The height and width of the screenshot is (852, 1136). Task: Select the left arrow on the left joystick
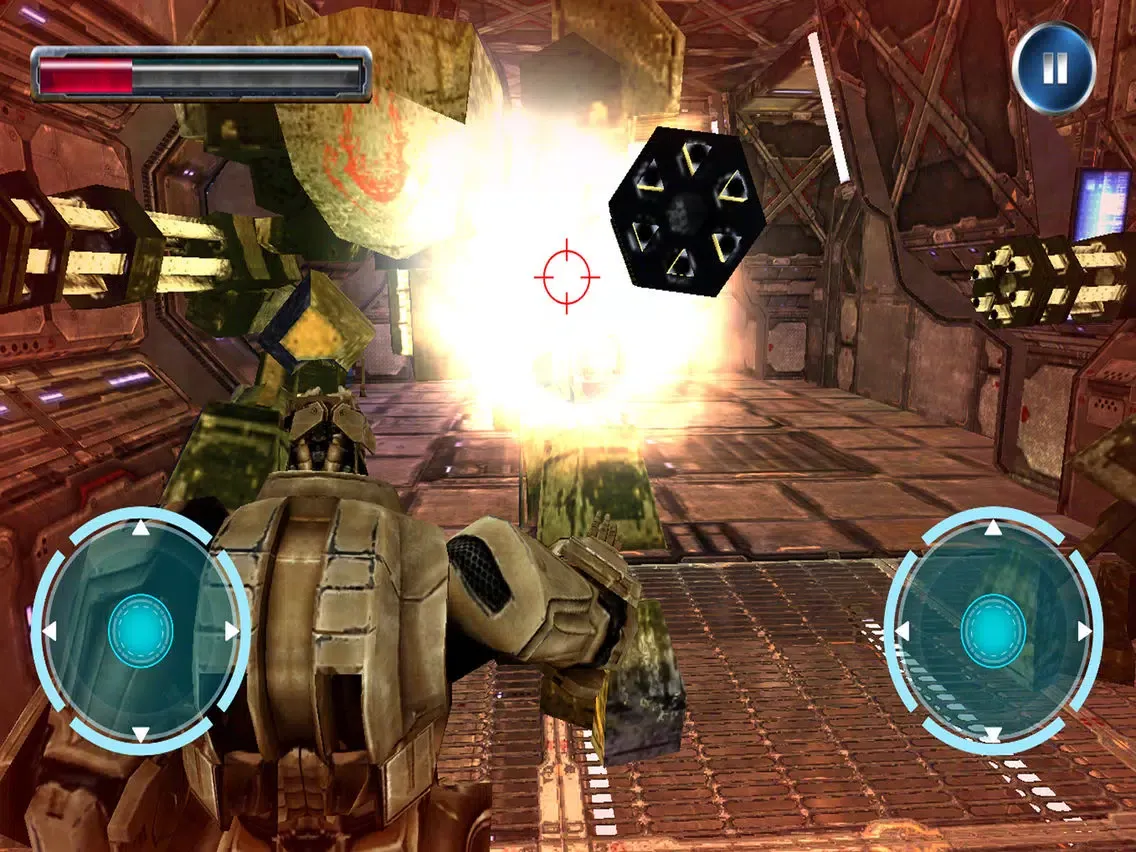coord(47,632)
